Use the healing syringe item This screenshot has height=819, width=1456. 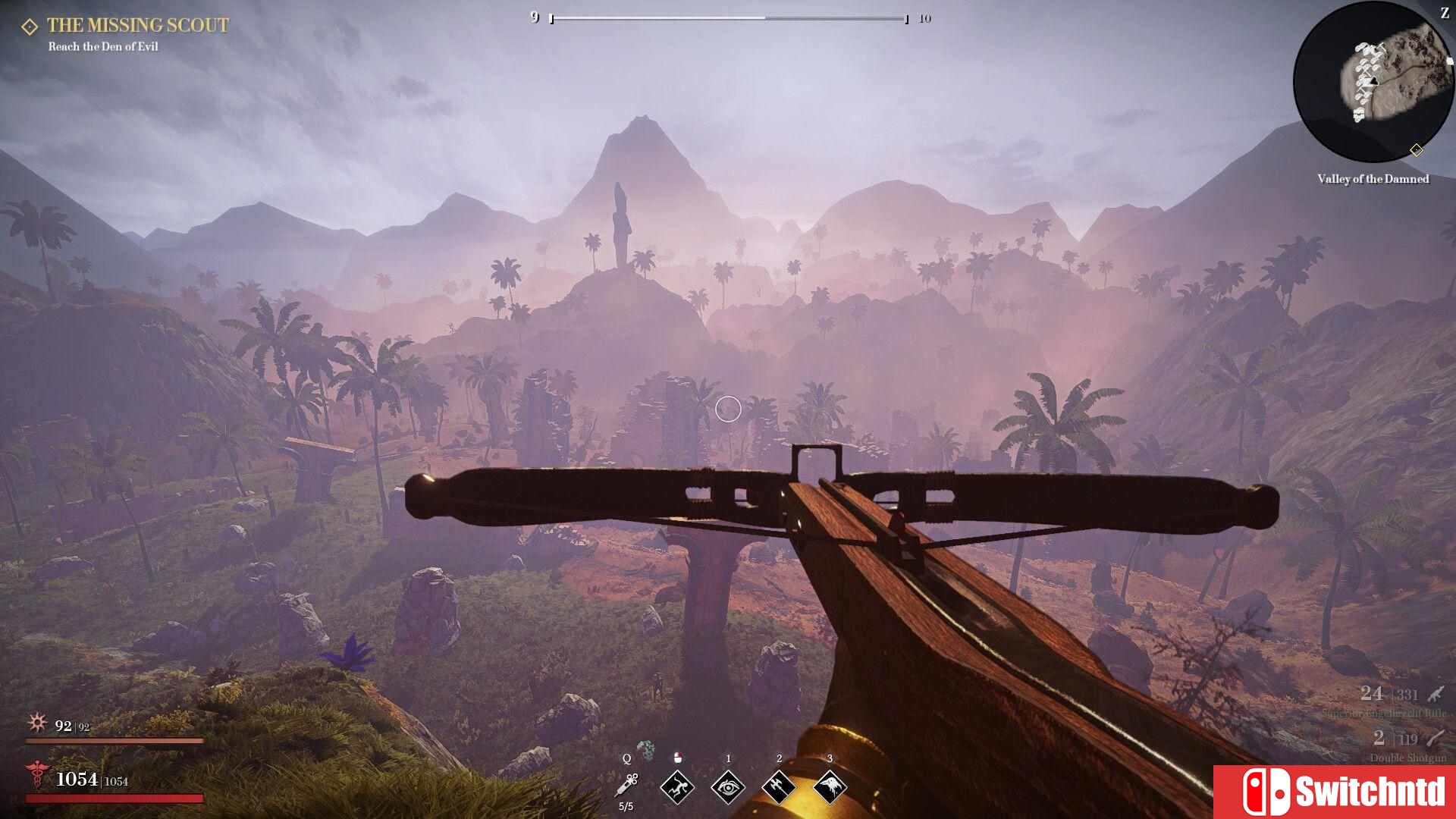click(628, 784)
